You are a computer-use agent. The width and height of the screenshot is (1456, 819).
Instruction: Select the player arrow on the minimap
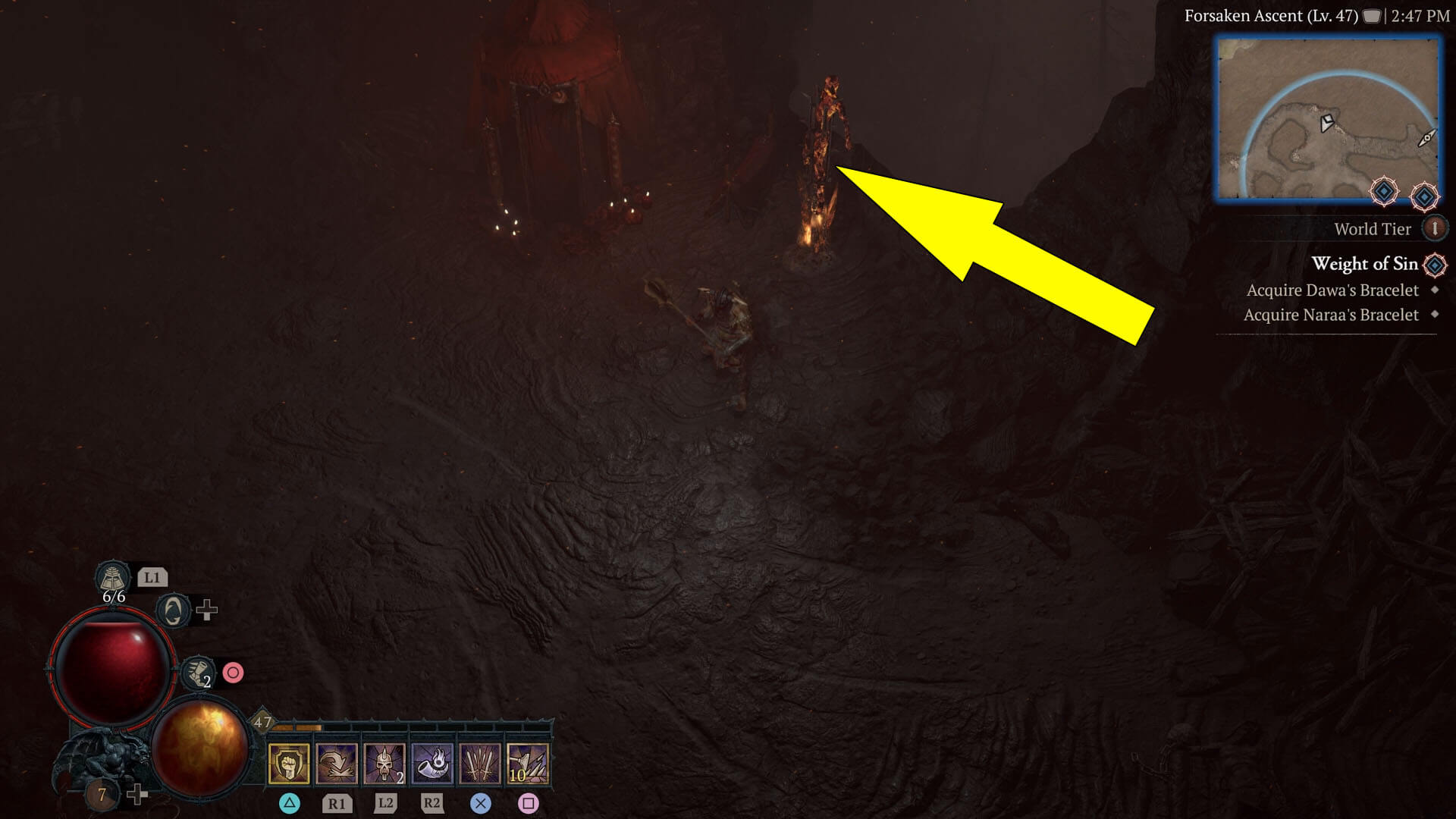point(1326,122)
